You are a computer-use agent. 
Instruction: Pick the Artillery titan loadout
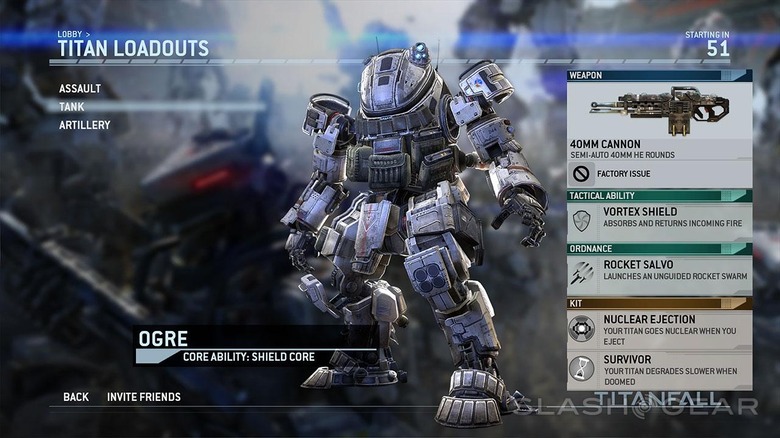(84, 125)
